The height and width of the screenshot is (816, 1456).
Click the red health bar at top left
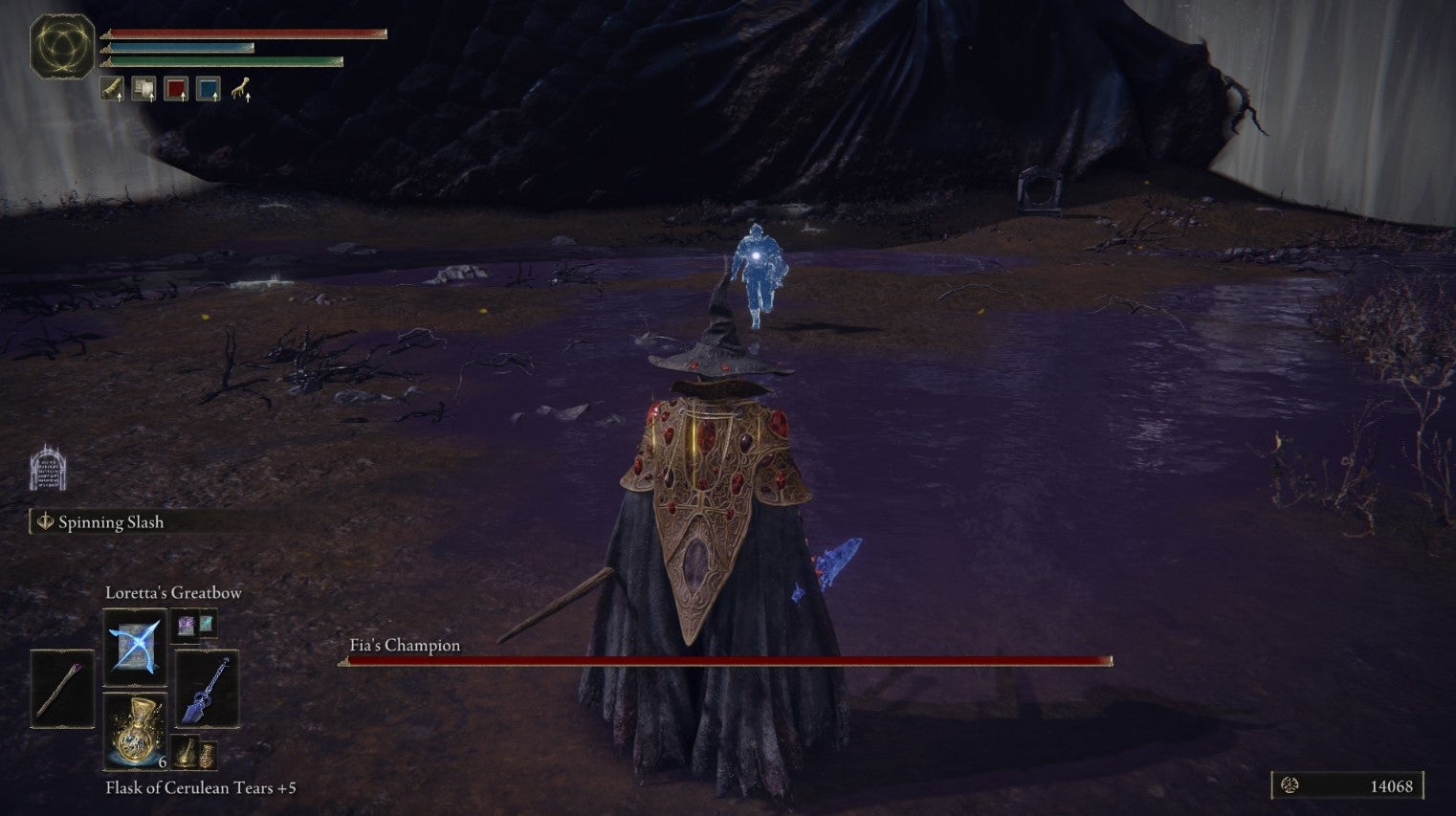click(x=244, y=33)
